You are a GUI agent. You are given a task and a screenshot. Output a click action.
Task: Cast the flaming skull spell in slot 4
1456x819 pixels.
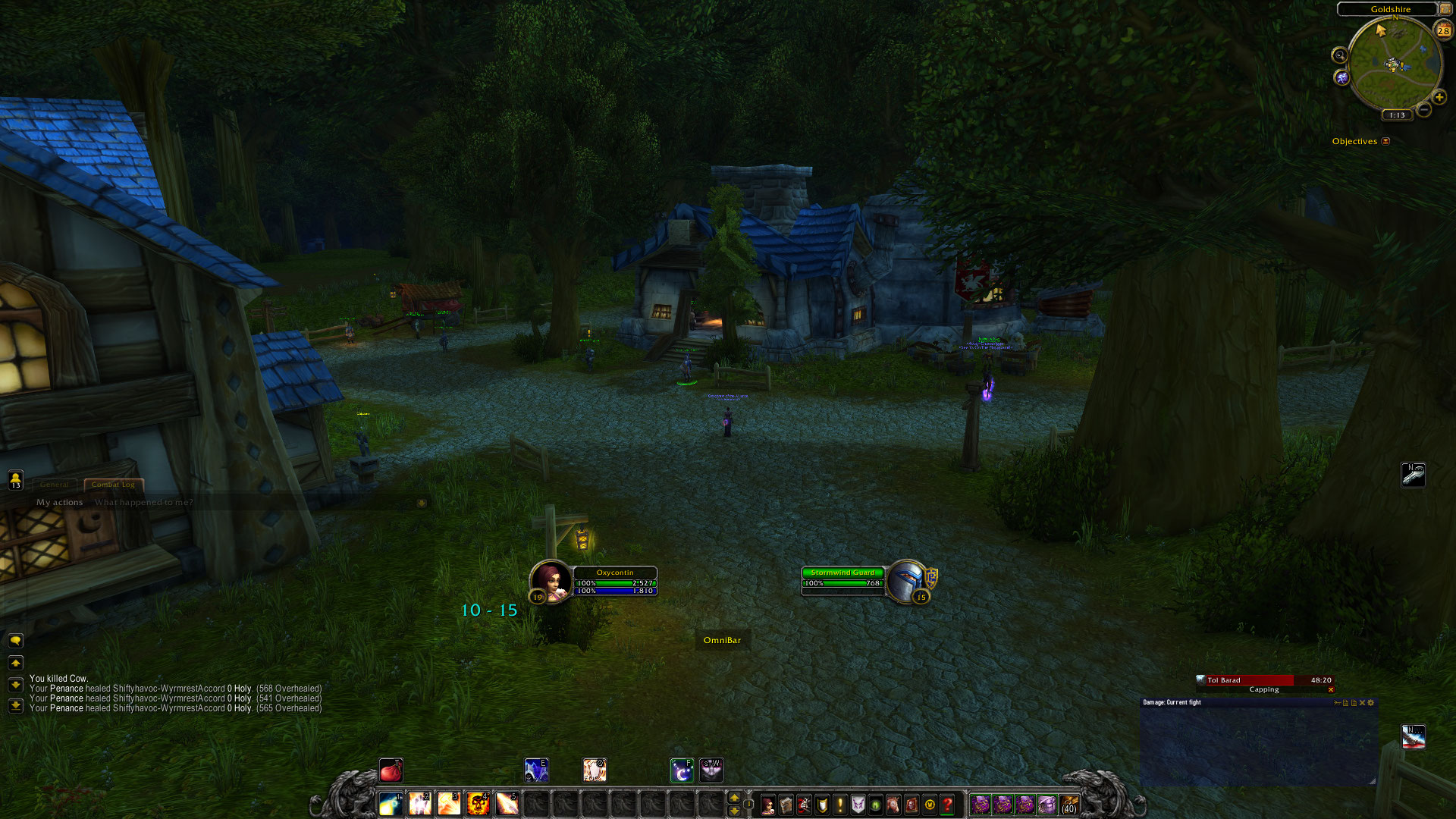[478, 803]
